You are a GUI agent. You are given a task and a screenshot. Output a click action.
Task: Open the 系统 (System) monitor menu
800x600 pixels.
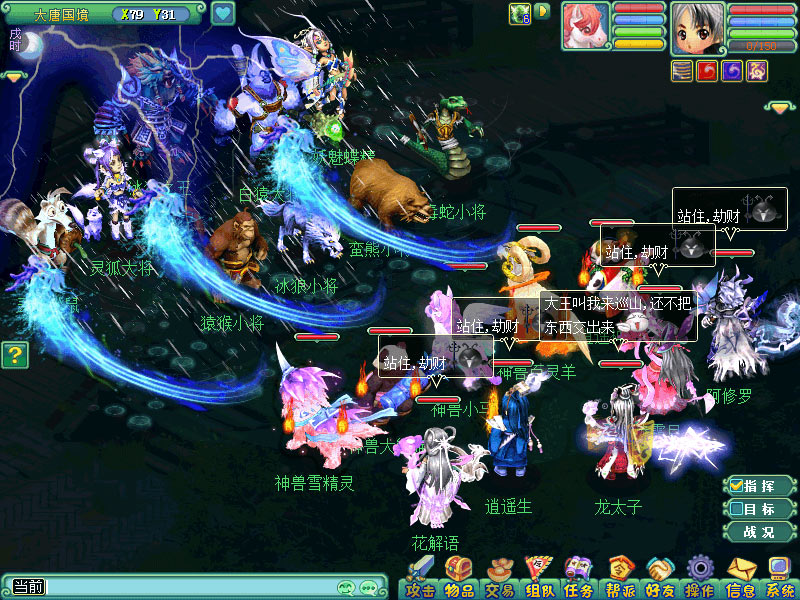tap(780, 578)
